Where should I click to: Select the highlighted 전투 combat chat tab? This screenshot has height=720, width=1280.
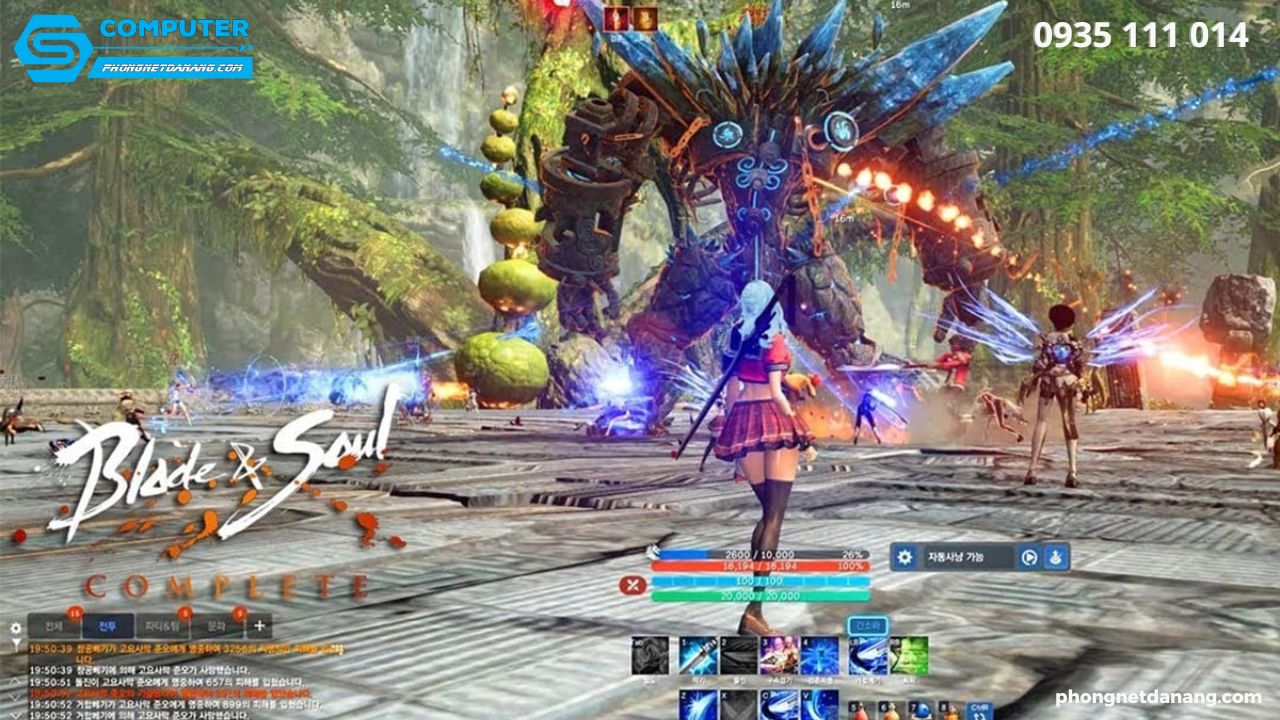point(107,626)
